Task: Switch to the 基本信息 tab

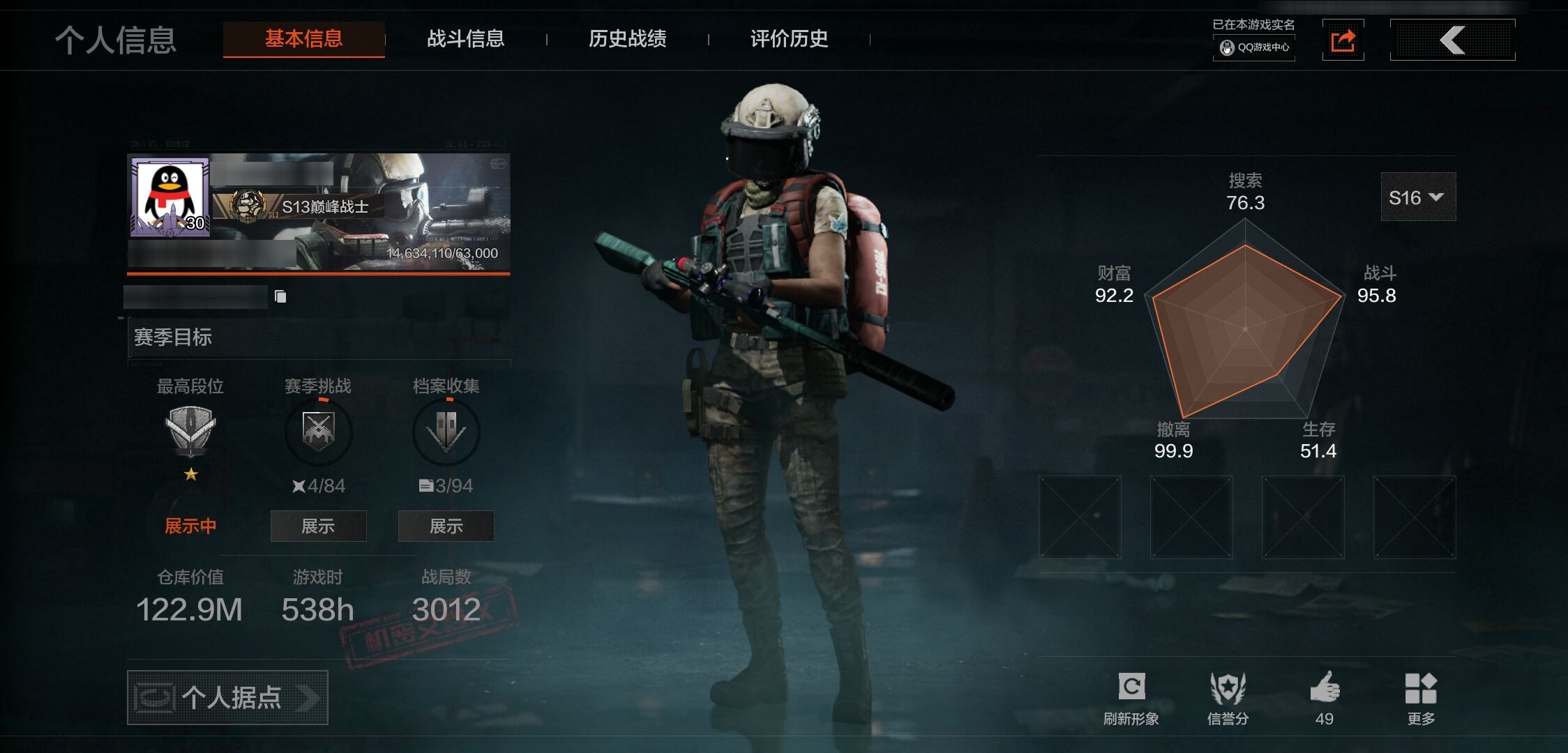Action: (x=303, y=39)
